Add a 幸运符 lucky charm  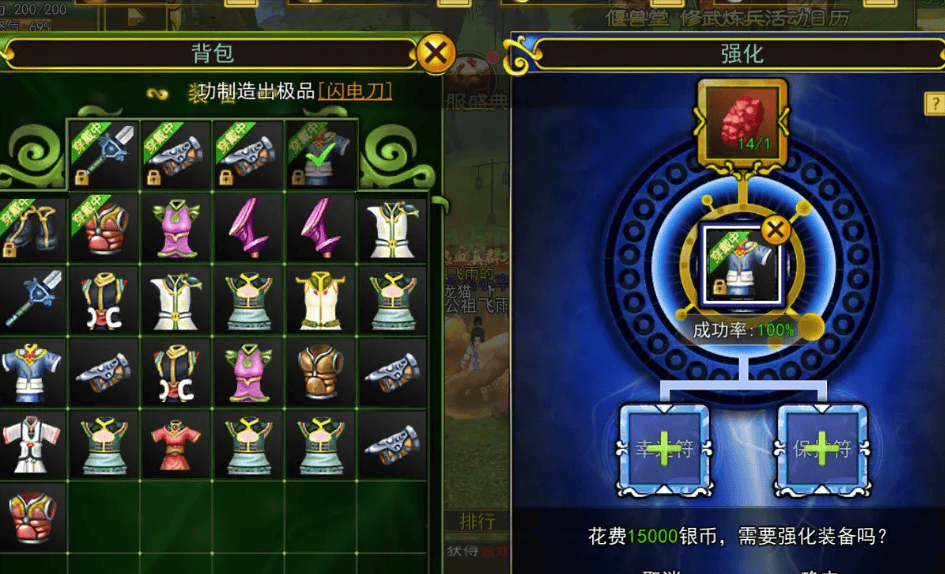[665, 449]
